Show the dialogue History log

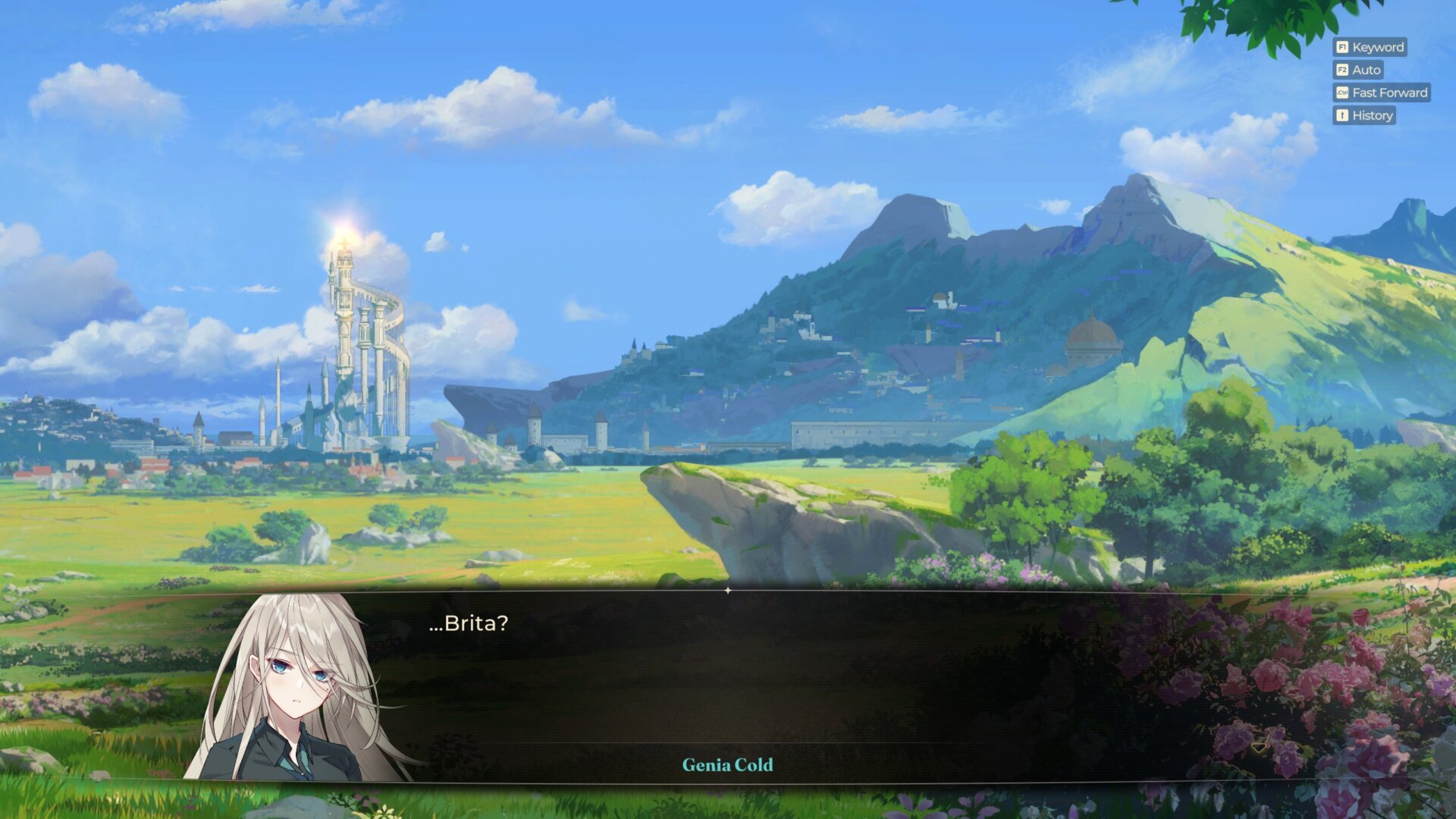pos(1364,115)
